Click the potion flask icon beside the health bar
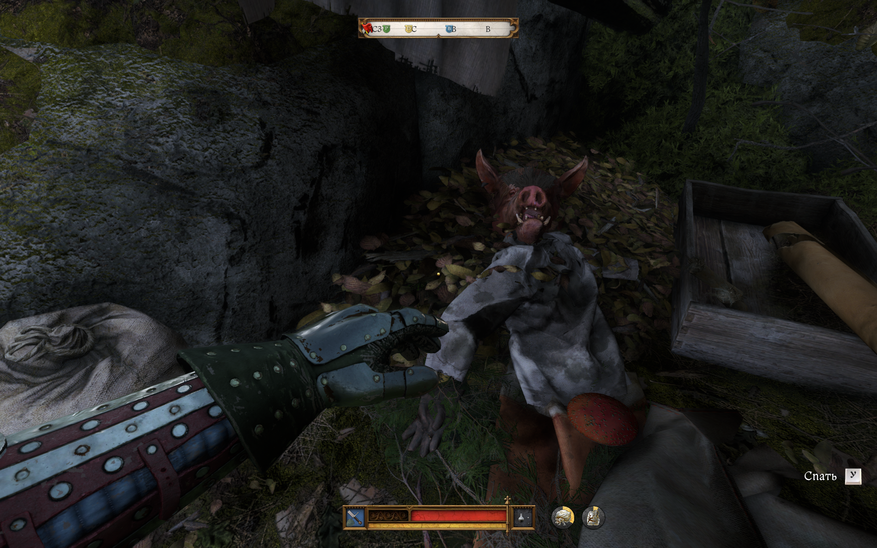Screen dimensions: 877x548 click(x=523, y=517)
